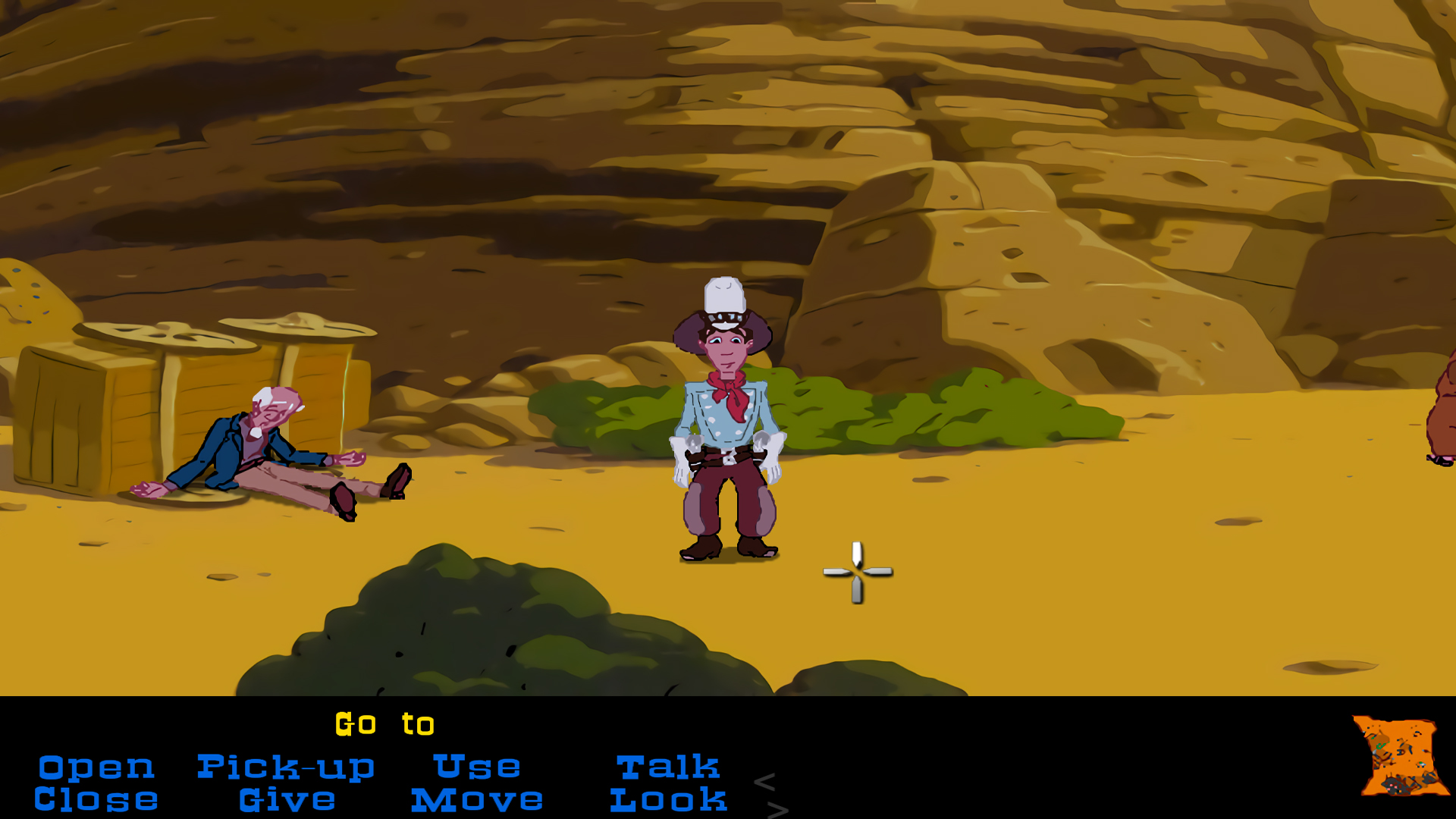1456x819 pixels.
Task: Click the yellow 'Go to' sentence line
Action: click(x=385, y=723)
